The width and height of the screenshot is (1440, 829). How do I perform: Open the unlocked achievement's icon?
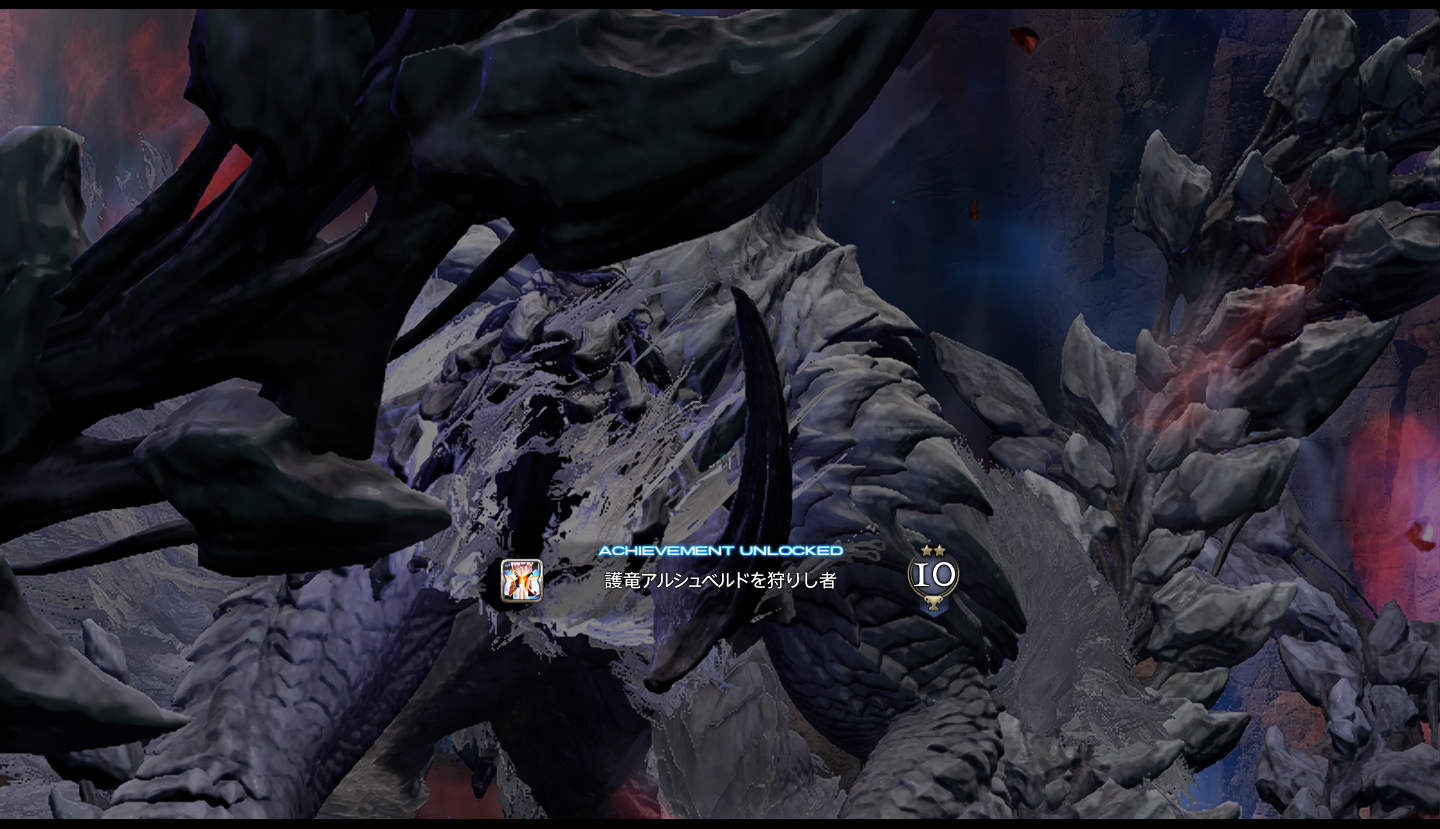point(521,580)
